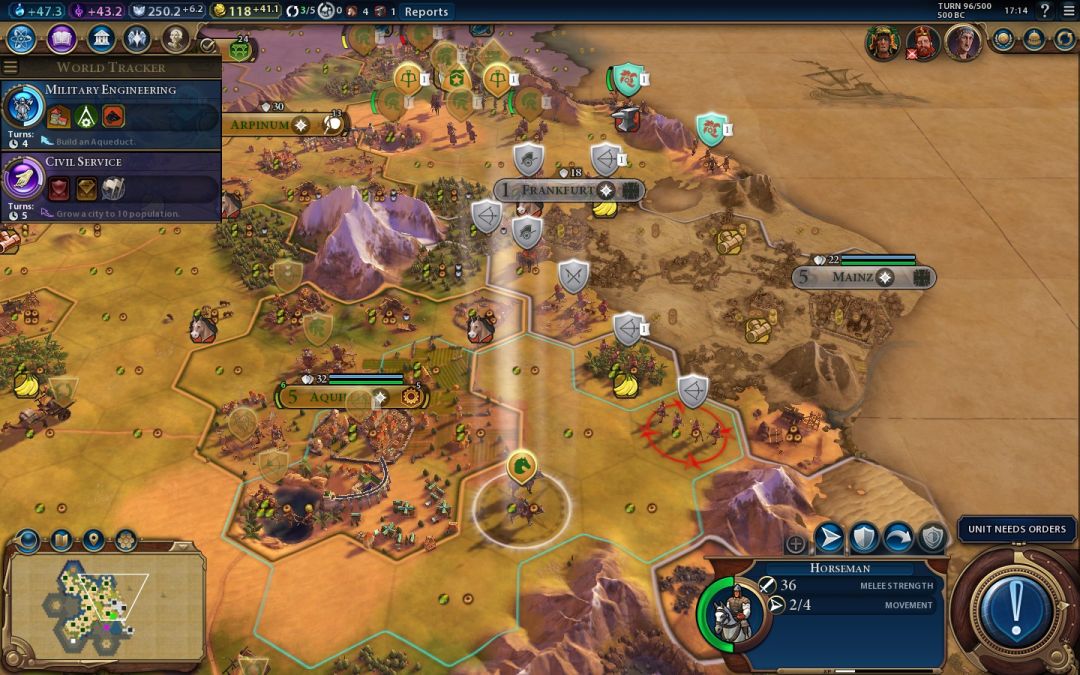Select the Horseman unit portrait

[x=738, y=611]
